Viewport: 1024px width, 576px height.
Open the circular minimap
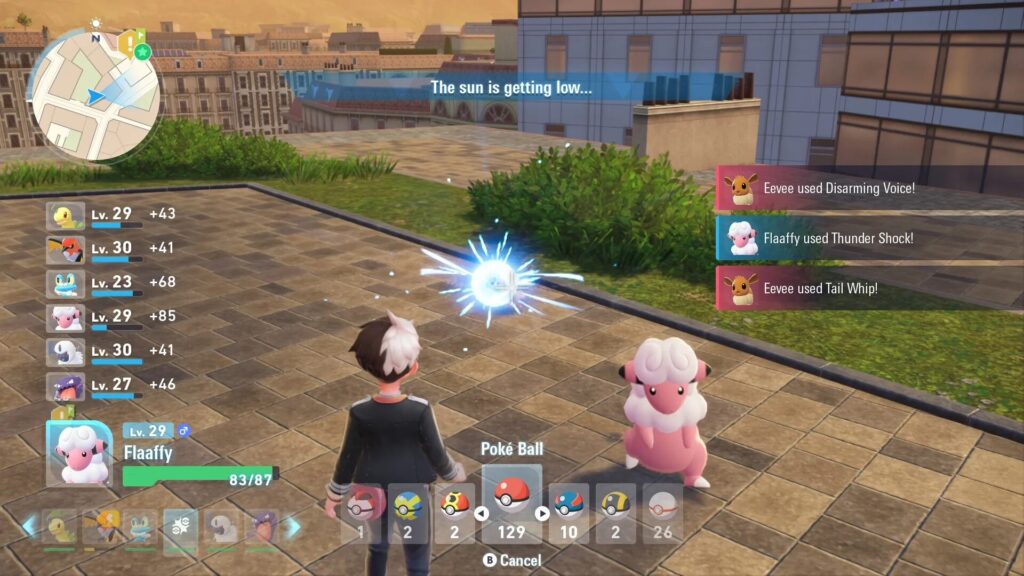coord(94,93)
